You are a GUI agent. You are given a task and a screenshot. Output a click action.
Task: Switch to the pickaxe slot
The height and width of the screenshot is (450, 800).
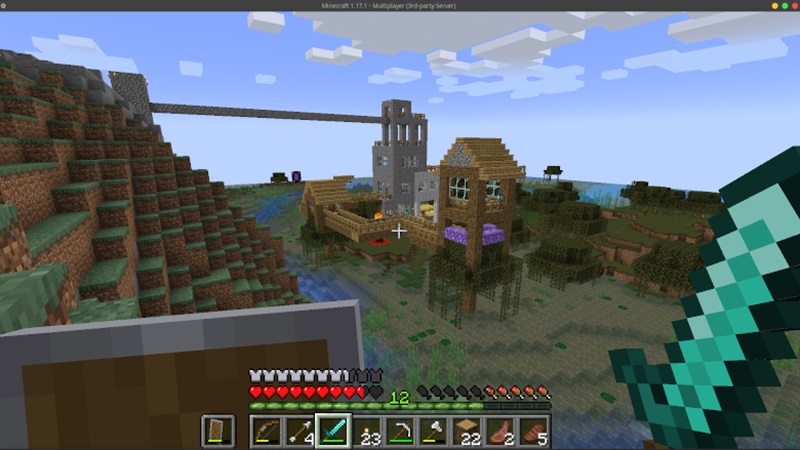click(x=400, y=431)
